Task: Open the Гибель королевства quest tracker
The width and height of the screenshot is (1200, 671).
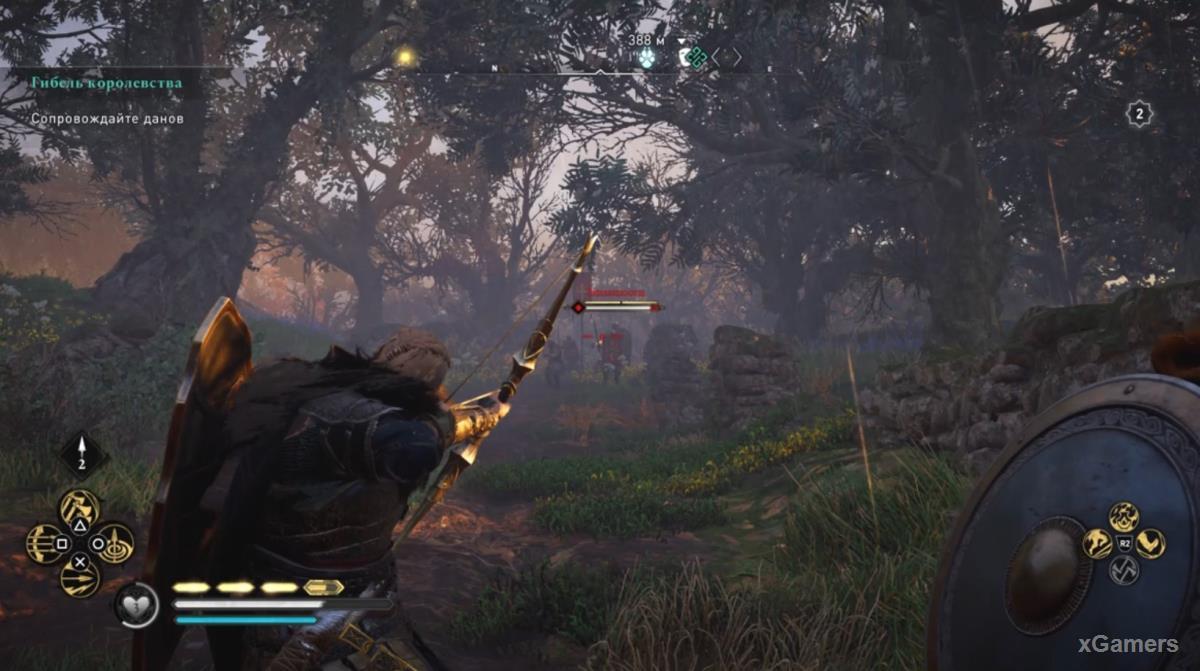Action: (x=106, y=83)
